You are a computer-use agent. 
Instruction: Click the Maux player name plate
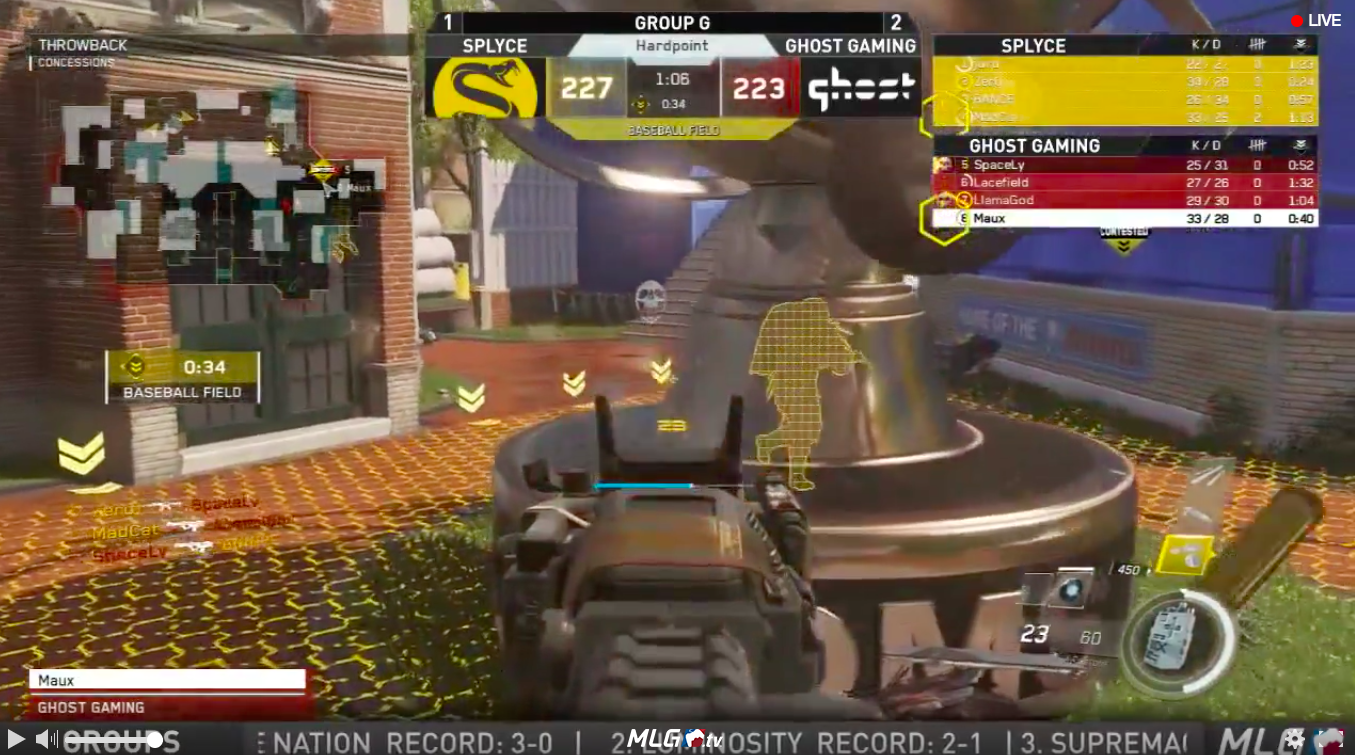click(x=167, y=681)
